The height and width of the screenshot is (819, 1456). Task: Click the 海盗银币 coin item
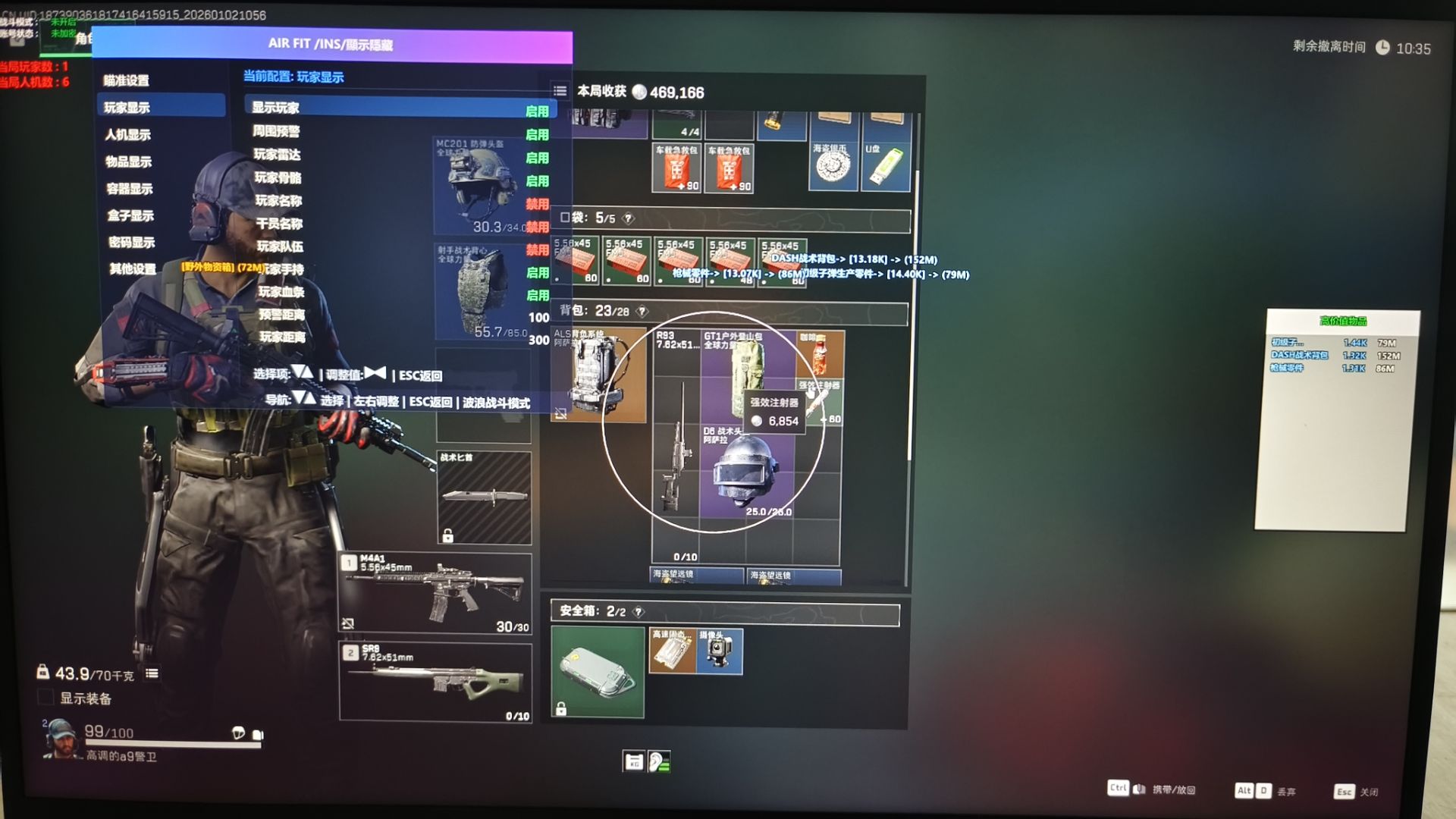833,165
